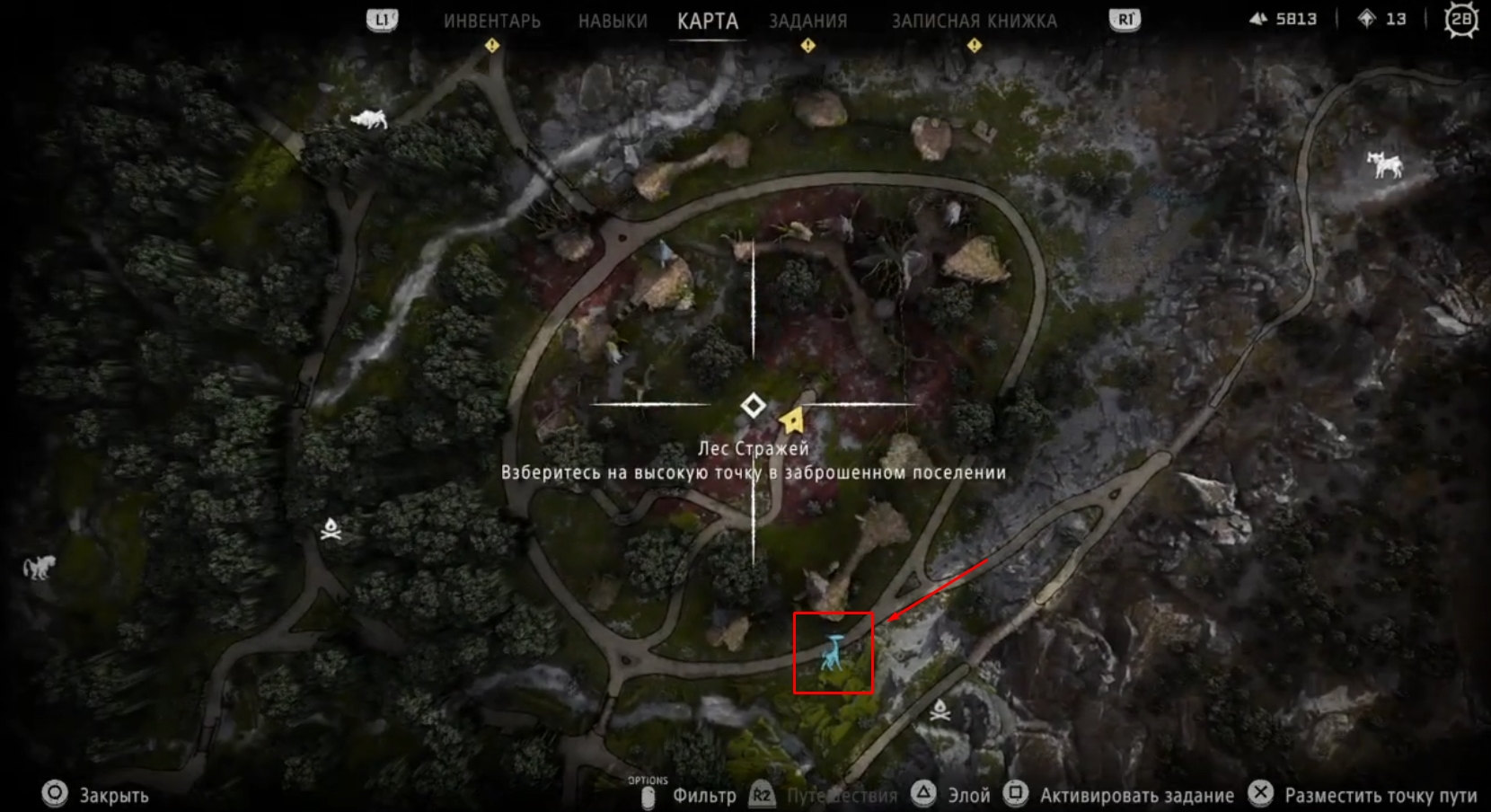This screenshot has height=812, width=1491.
Task: Click the turquoise deer-like machine marker
Action: (x=834, y=653)
